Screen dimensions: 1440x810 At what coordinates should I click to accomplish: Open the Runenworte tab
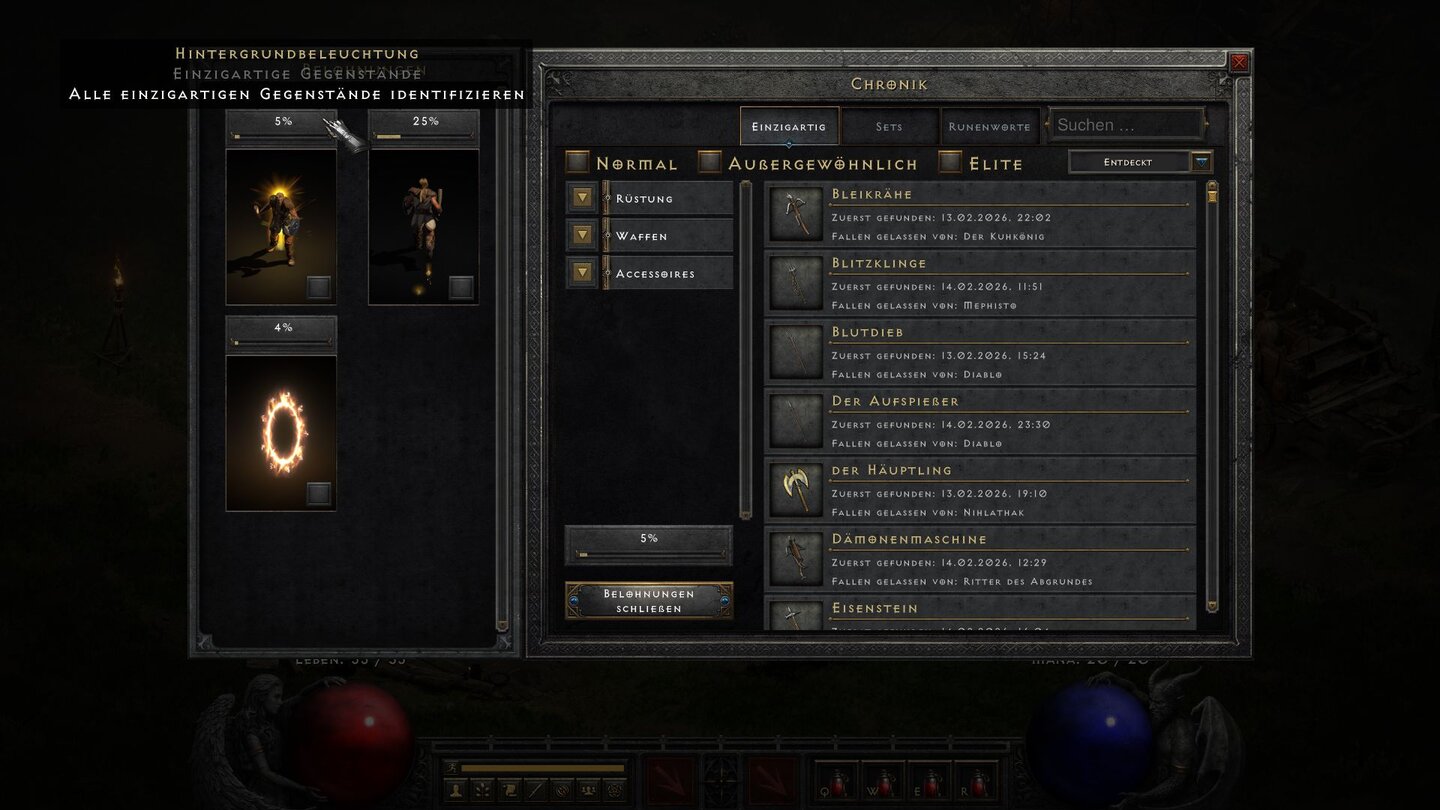click(x=988, y=127)
